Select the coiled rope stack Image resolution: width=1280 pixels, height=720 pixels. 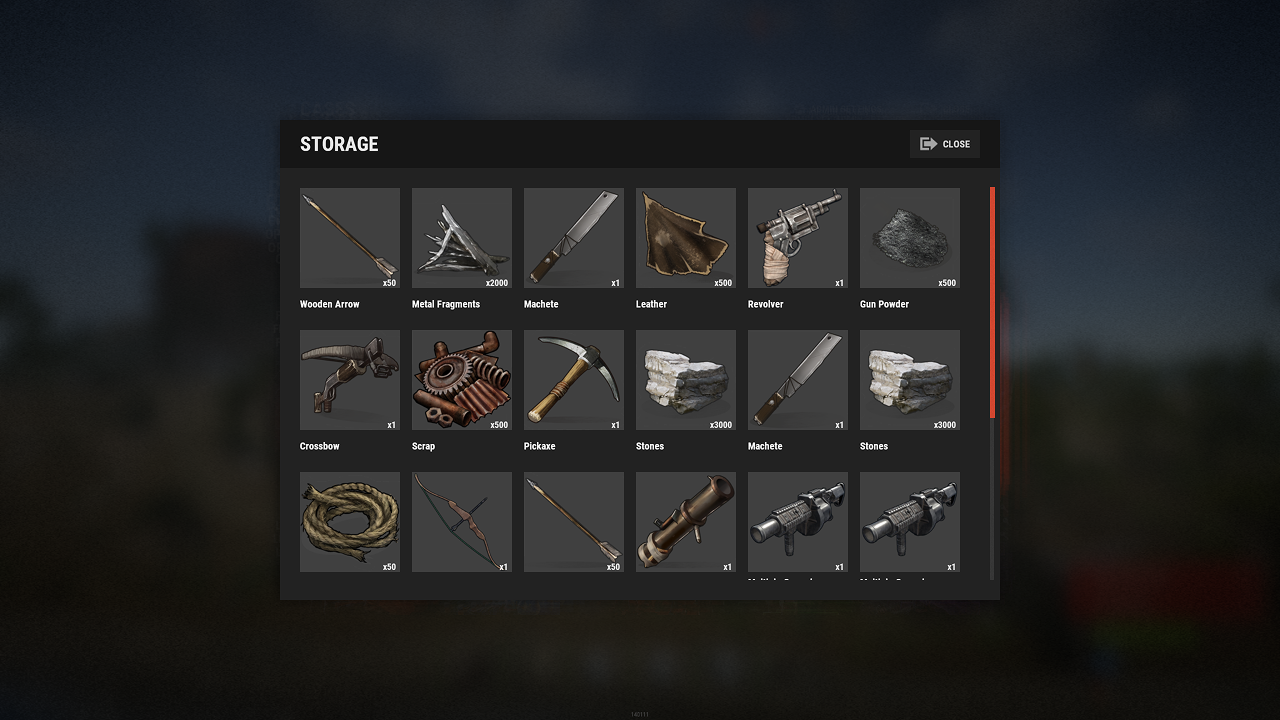click(x=350, y=522)
